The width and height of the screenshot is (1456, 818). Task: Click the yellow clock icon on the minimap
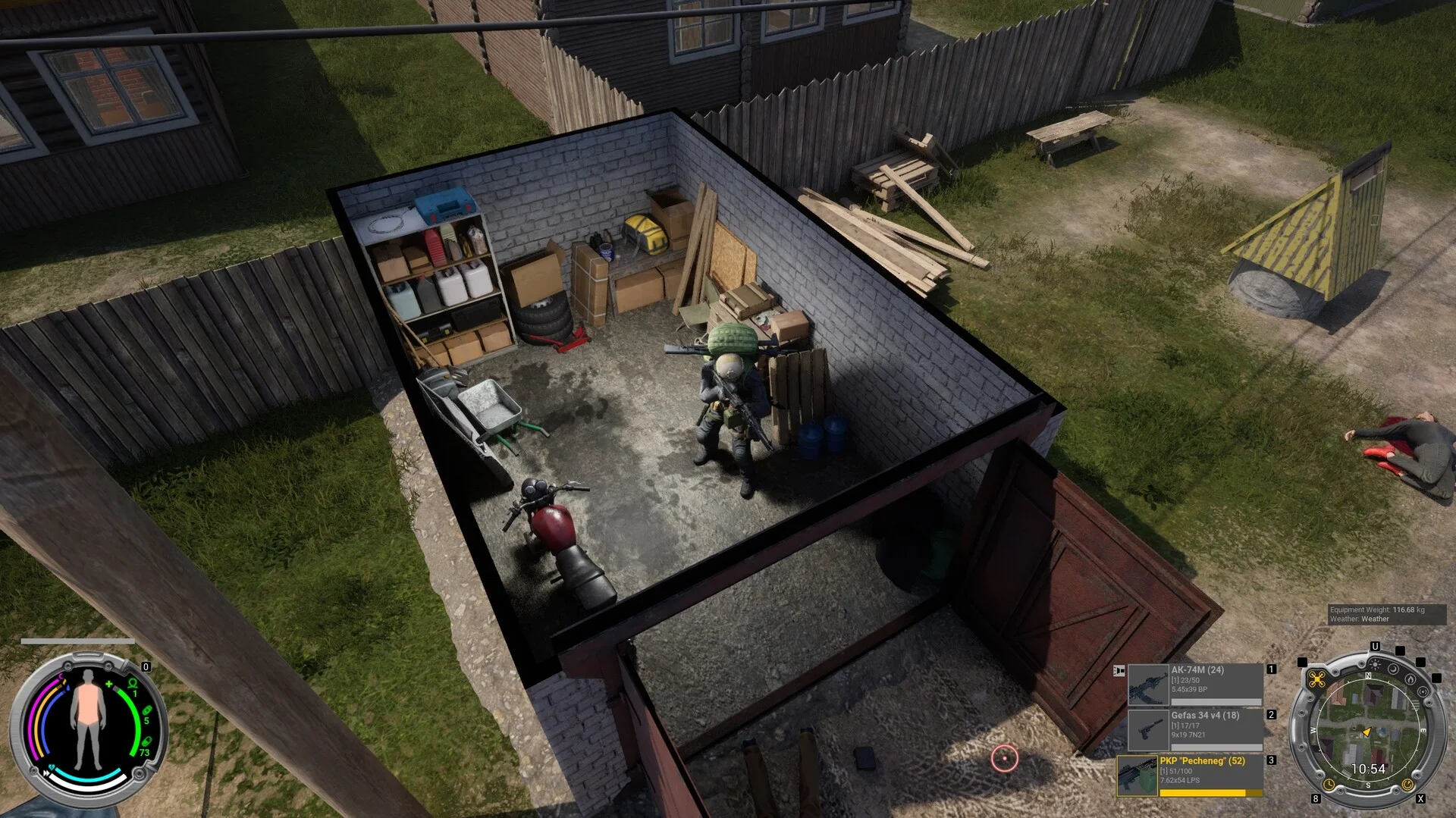1329,784
